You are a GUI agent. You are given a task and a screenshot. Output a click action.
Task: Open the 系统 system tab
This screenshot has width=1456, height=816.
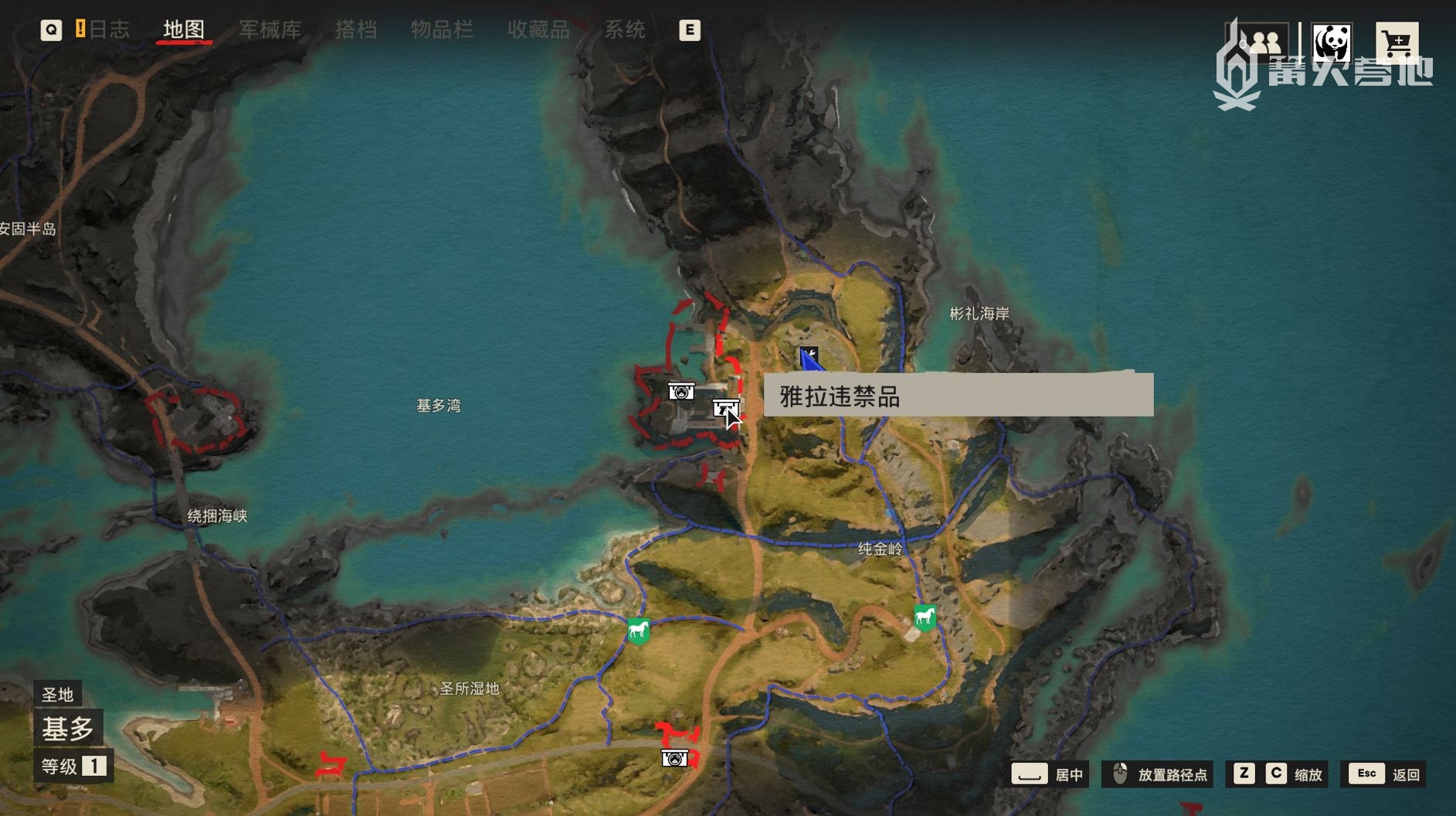624,29
